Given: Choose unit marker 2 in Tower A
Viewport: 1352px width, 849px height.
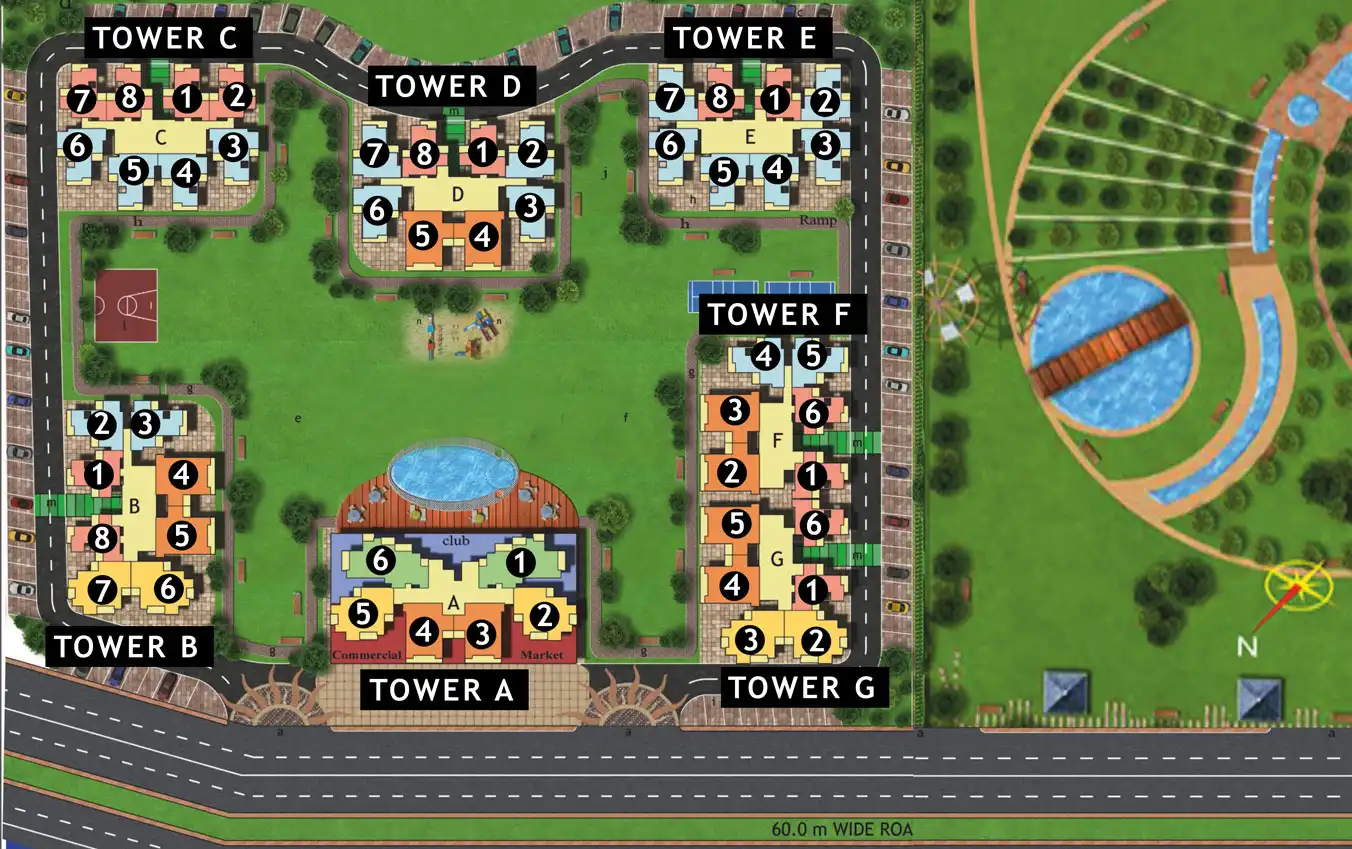Looking at the screenshot, I should [x=544, y=615].
